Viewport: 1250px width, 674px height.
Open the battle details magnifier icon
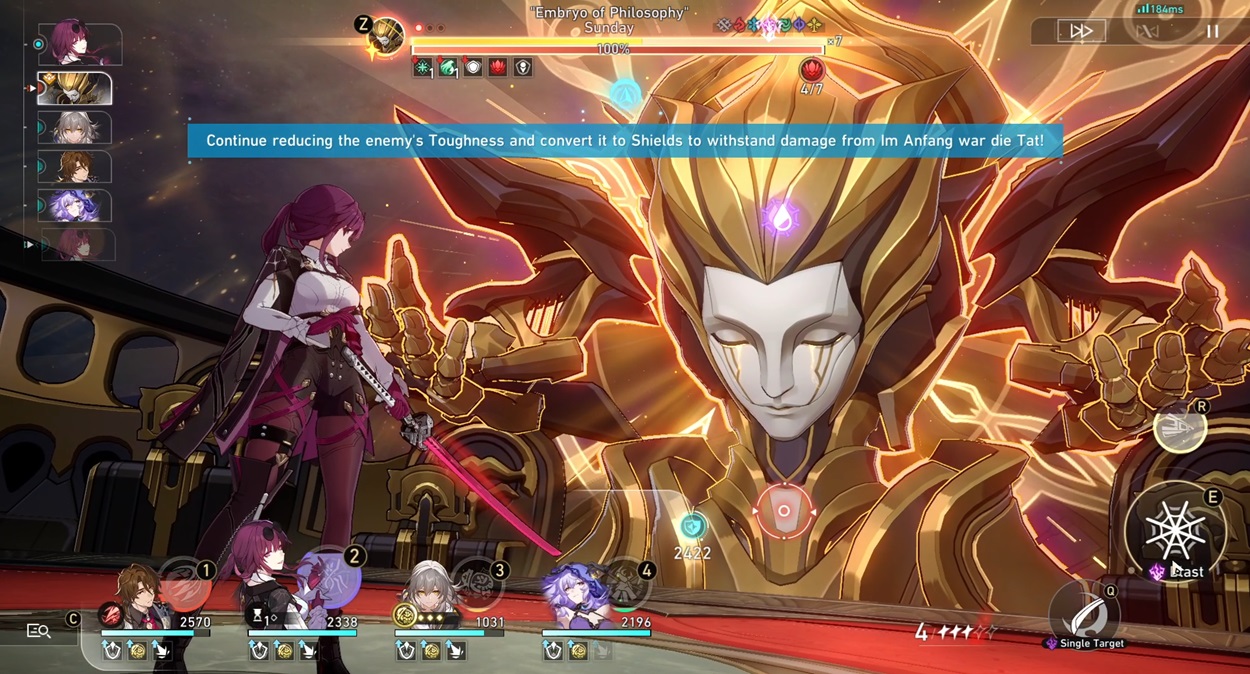click(39, 631)
